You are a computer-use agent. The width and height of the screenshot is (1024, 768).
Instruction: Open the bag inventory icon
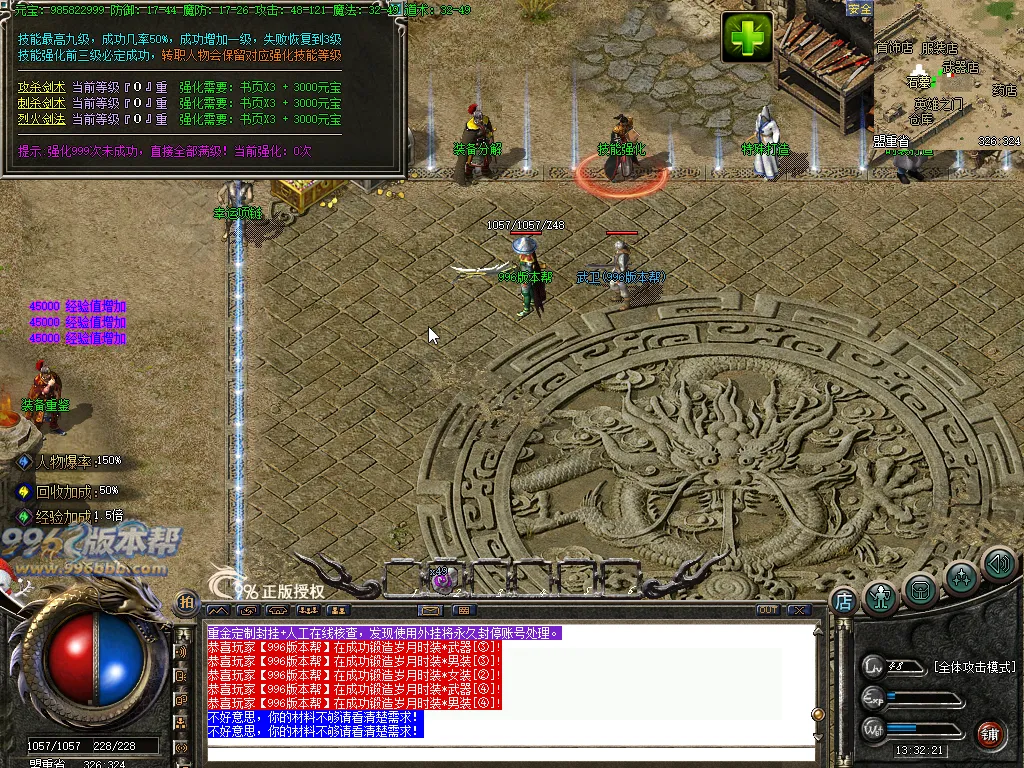coord(921,589)
